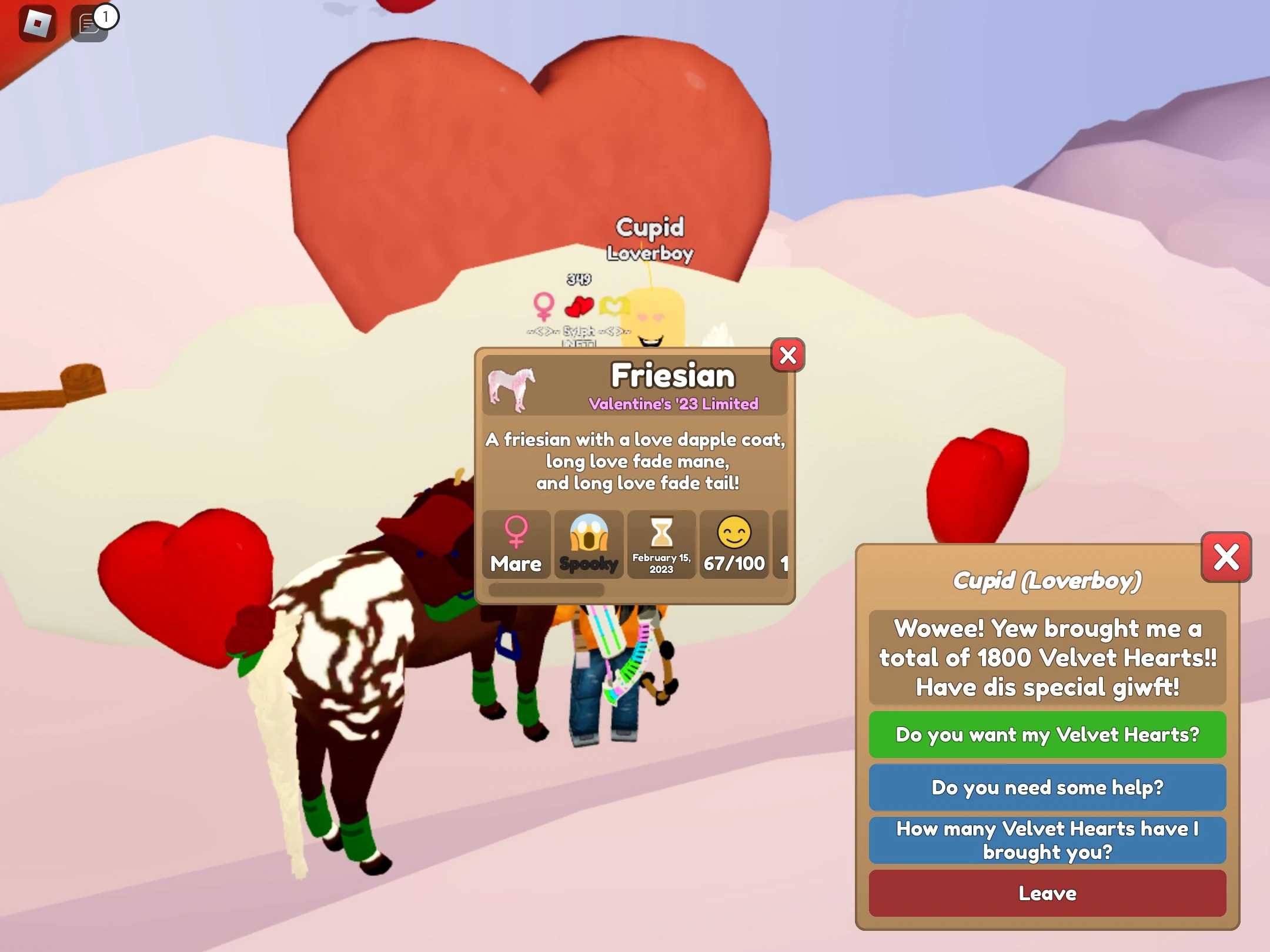Click the Mare gender symbol stat

[516, 544]
